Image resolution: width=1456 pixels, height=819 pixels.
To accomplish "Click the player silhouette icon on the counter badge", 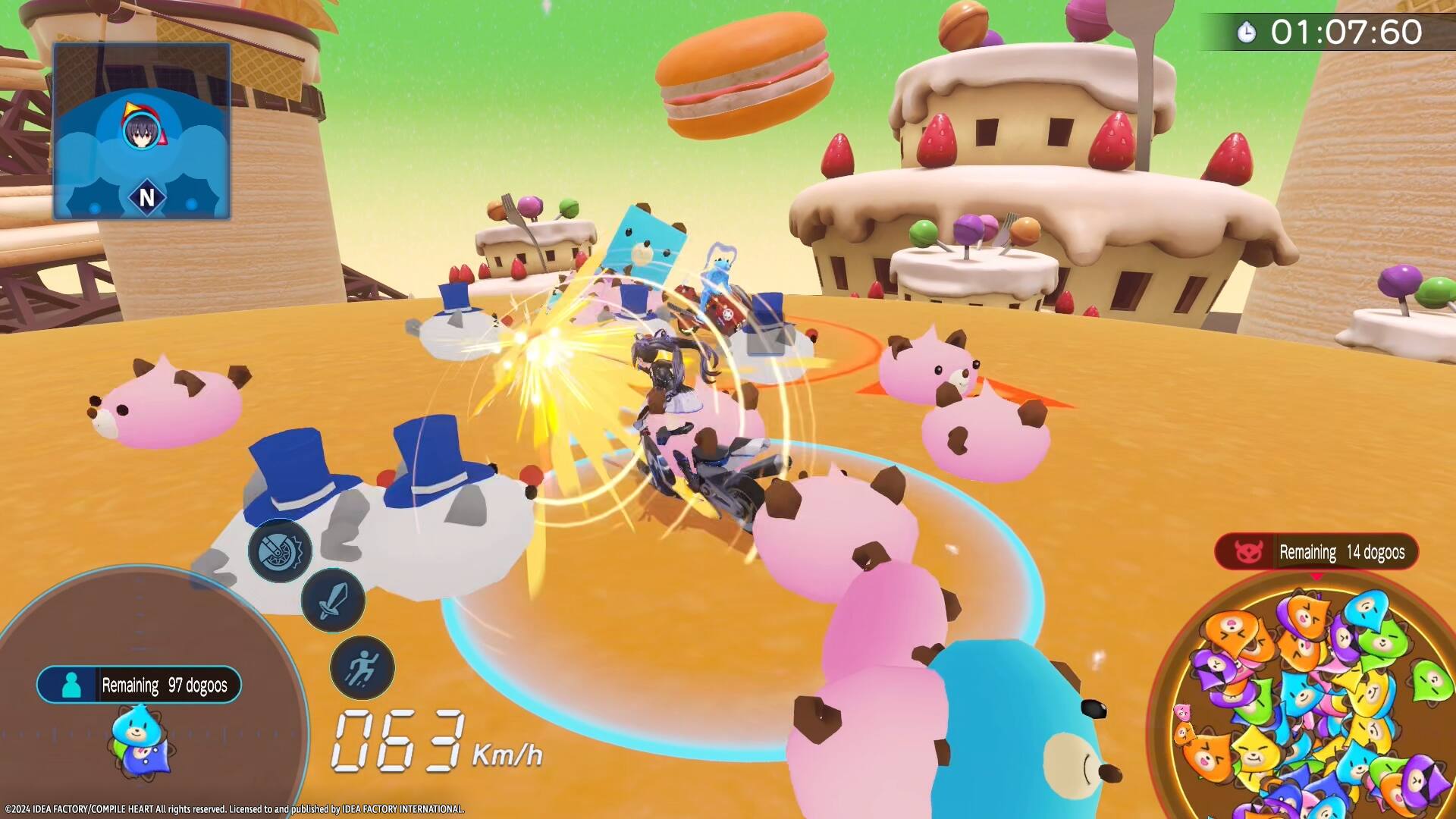I will [x=71, y=685].
